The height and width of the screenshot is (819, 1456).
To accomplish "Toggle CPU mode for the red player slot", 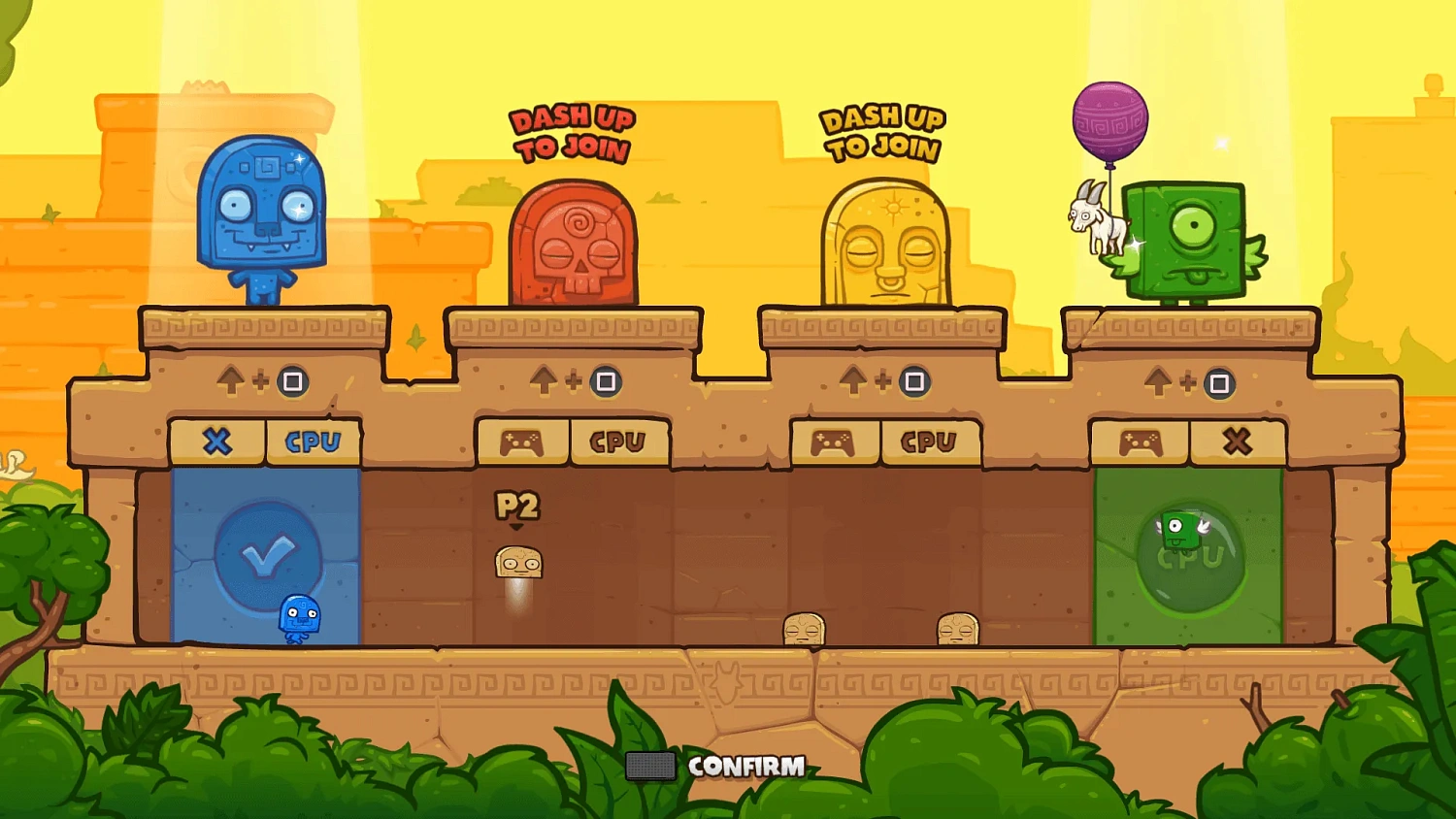I will click(618, 442).
